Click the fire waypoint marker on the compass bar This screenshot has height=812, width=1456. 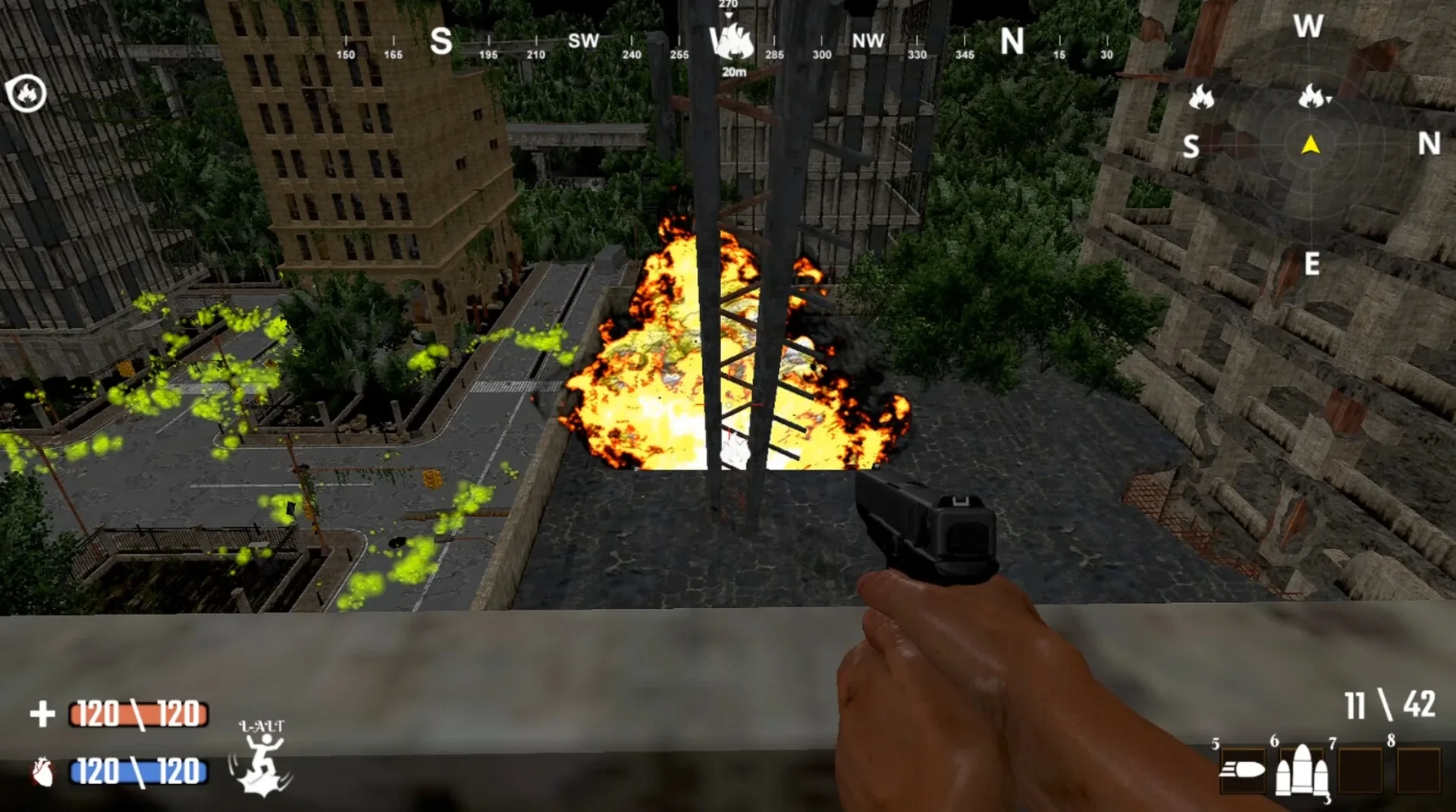click(x=730, y=42)
